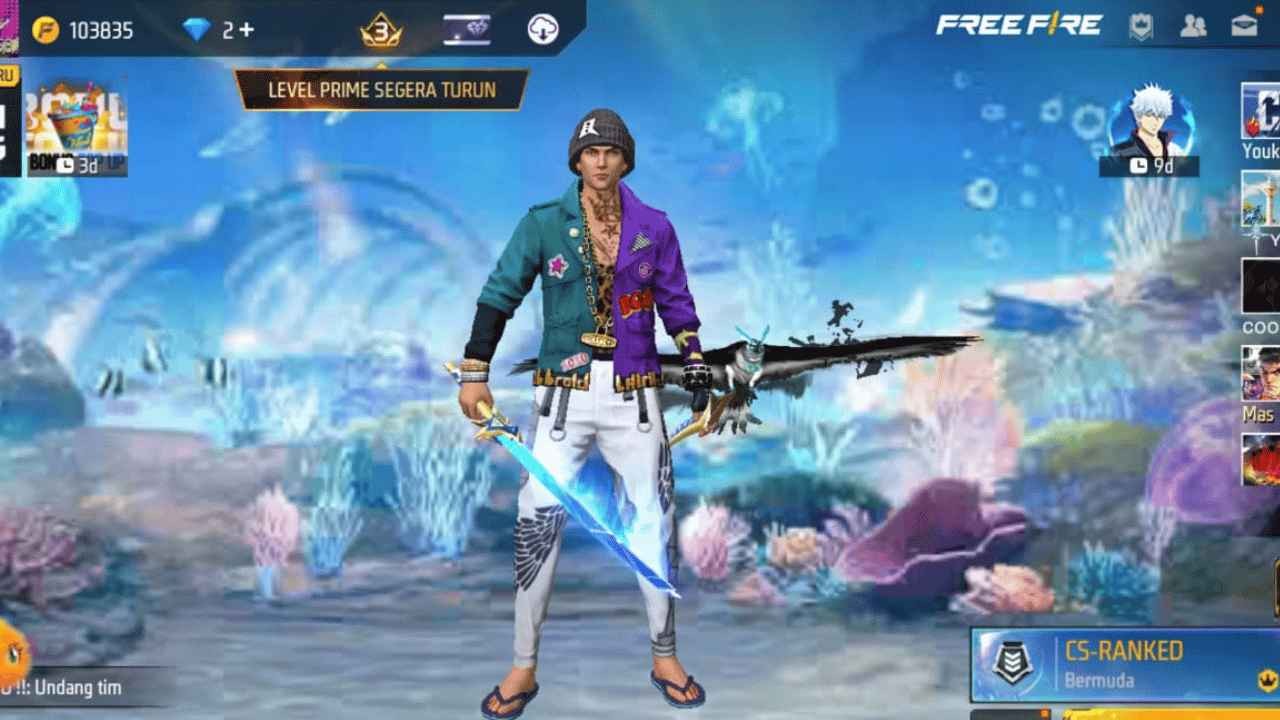Open the BON event banner with 3d countdown
Viewport: 1280px width, 720px height.
[x=78, y=128]
